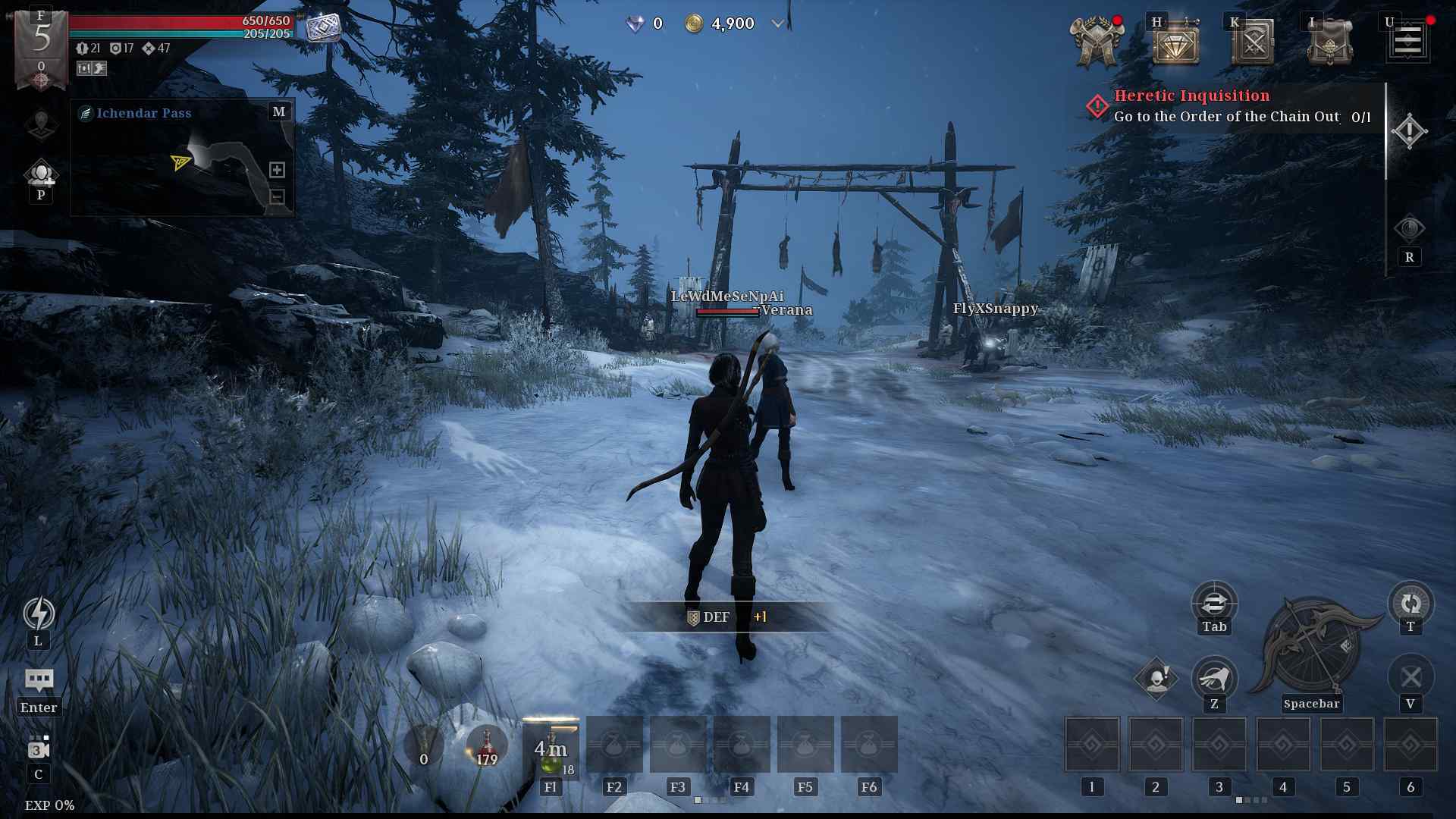Use the green potion in F1 slot

[551, 747]
